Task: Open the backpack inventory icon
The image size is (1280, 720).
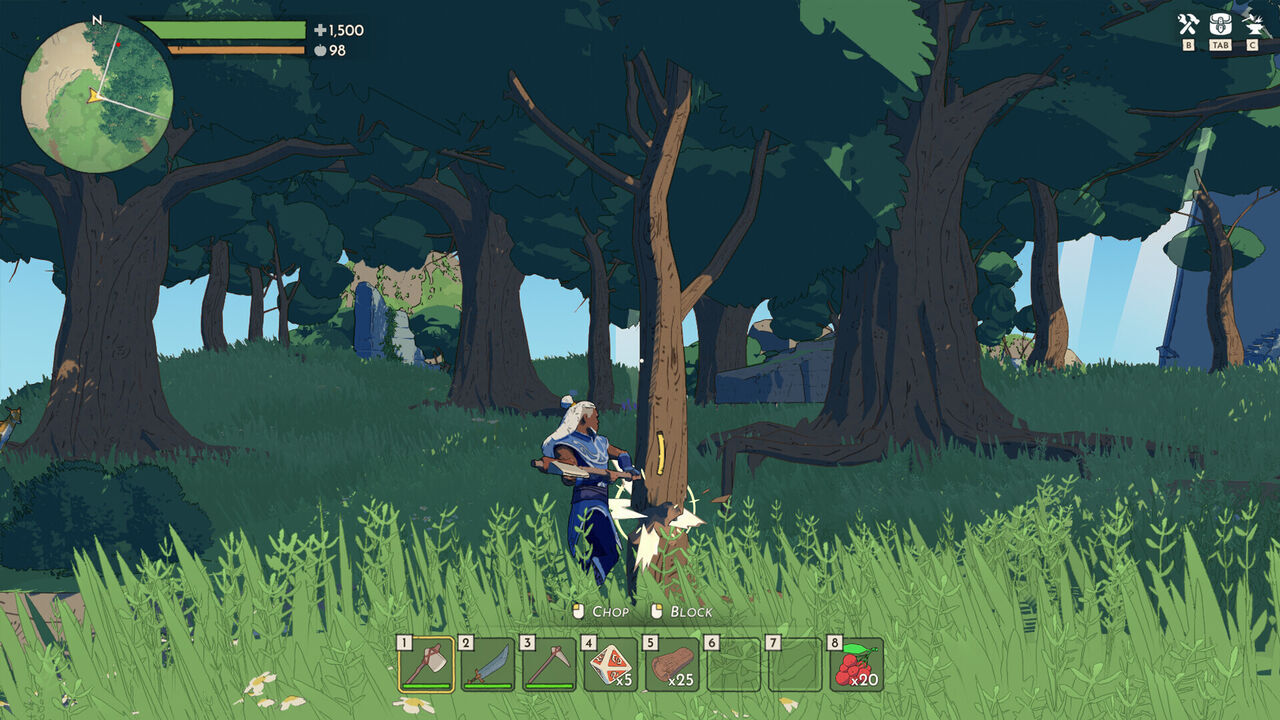Action: click(1220, 23)
